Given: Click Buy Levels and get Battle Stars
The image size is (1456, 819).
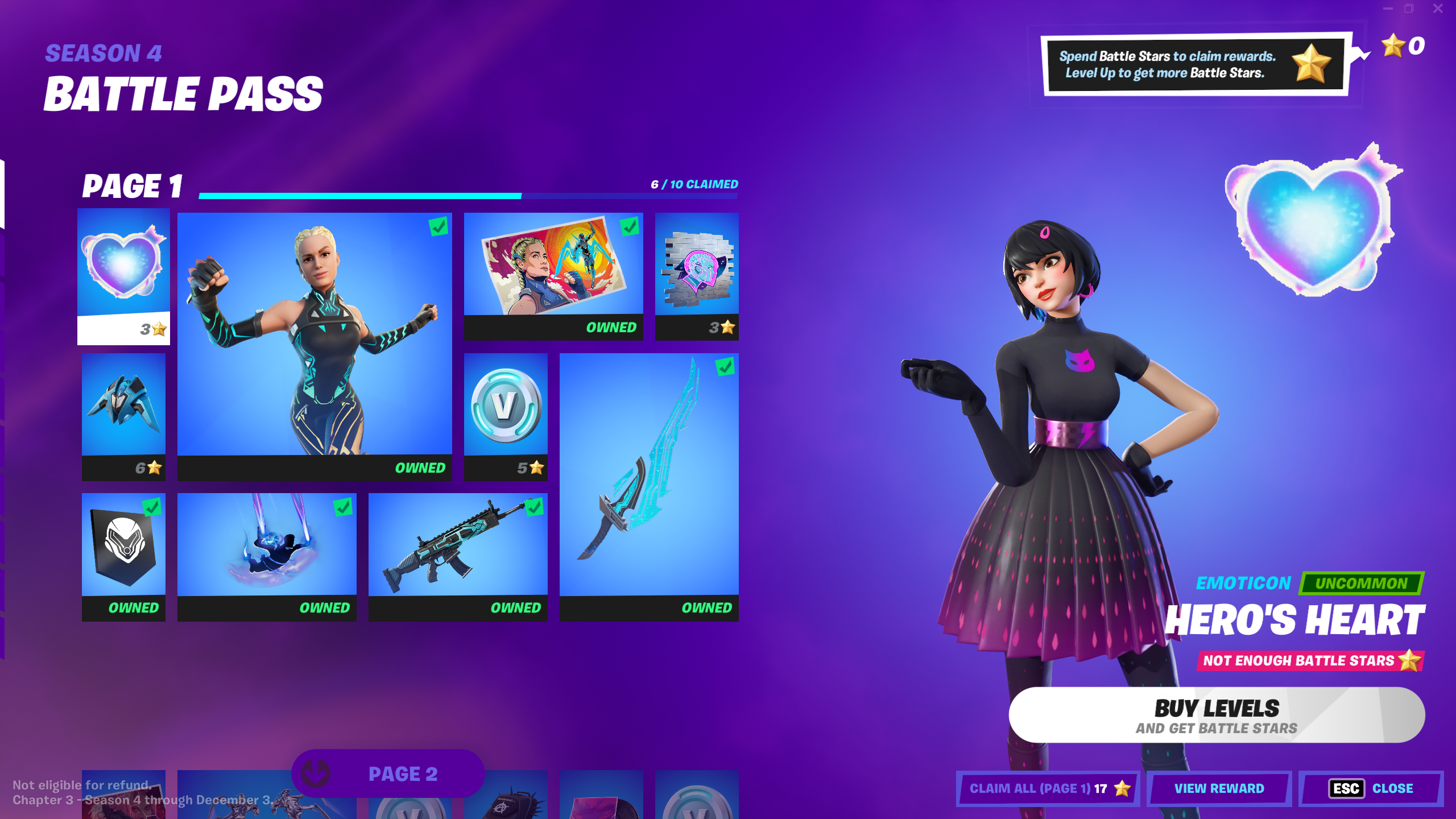Looking at the screenshot, I should click(1217, 715).
